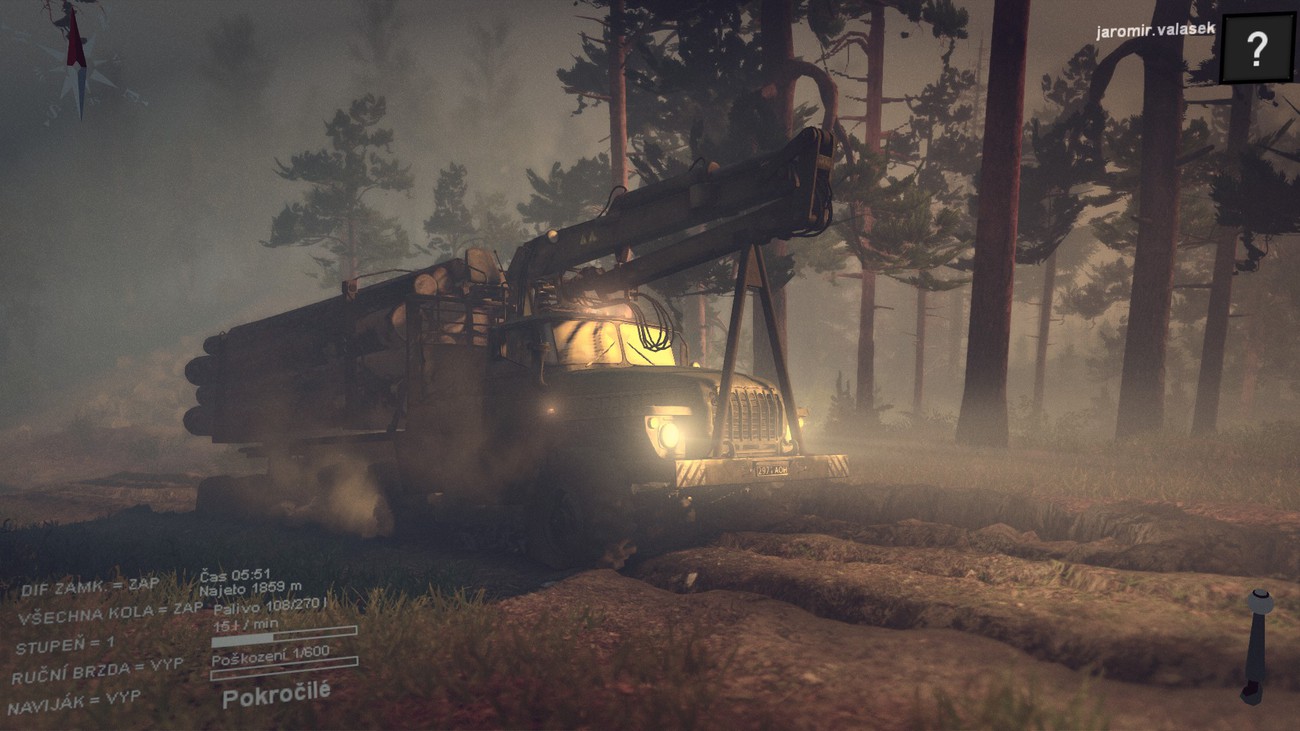Viewport: 1300px width, 731px height.
Task: Click the gear shifter icon
Action: (x=1256, y=645)
